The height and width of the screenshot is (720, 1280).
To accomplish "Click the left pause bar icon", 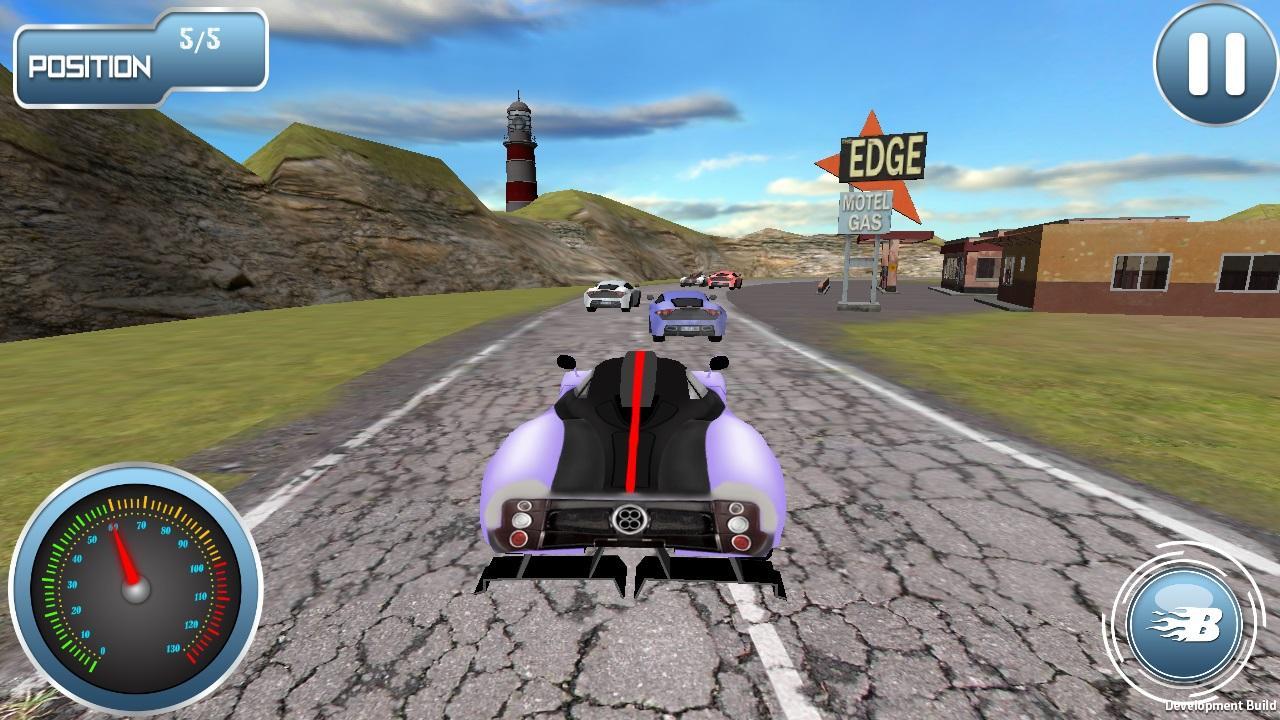I will [x=1197, y=62].
